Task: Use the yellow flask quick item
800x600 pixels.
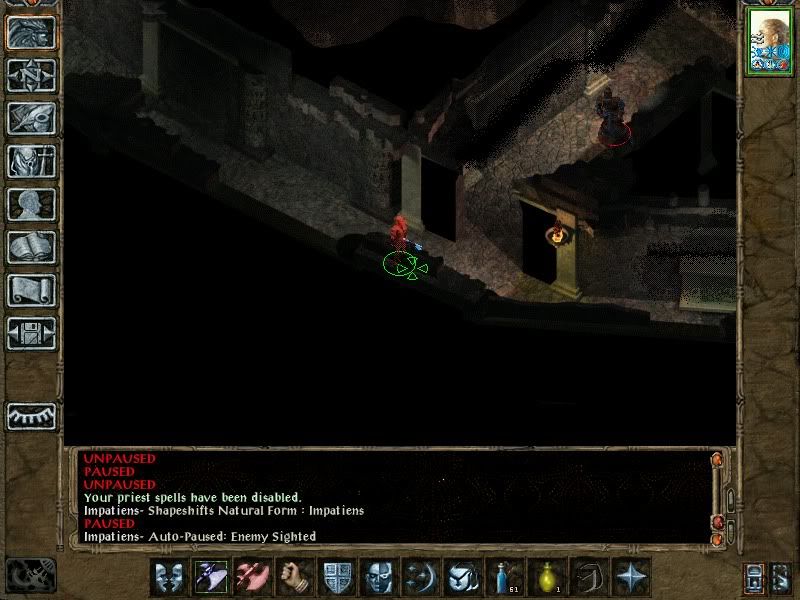Action: [548, 578]
